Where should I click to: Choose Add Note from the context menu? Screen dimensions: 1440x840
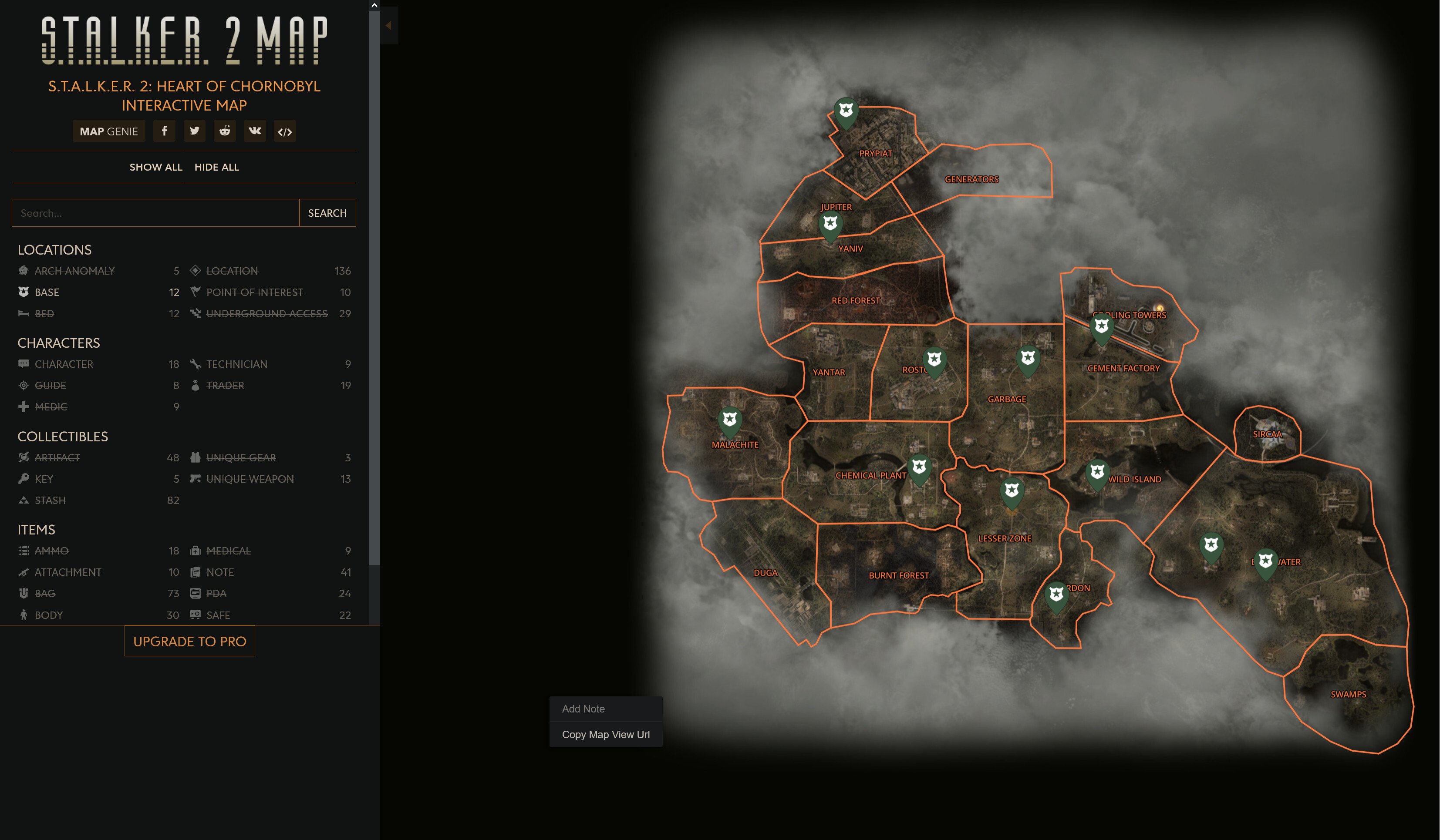pos(583,709)
